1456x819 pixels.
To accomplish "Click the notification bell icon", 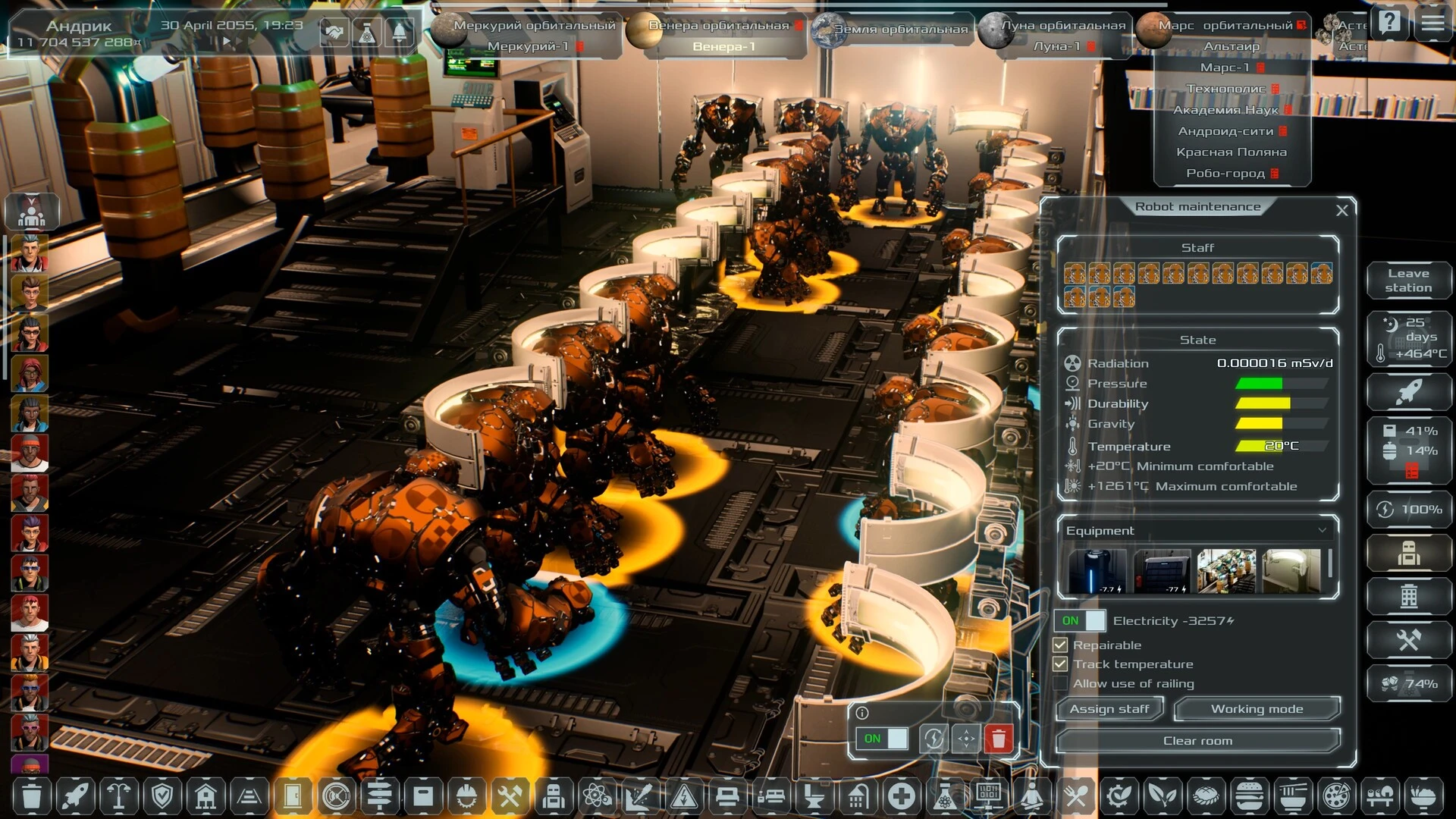I will click(399, 33).
